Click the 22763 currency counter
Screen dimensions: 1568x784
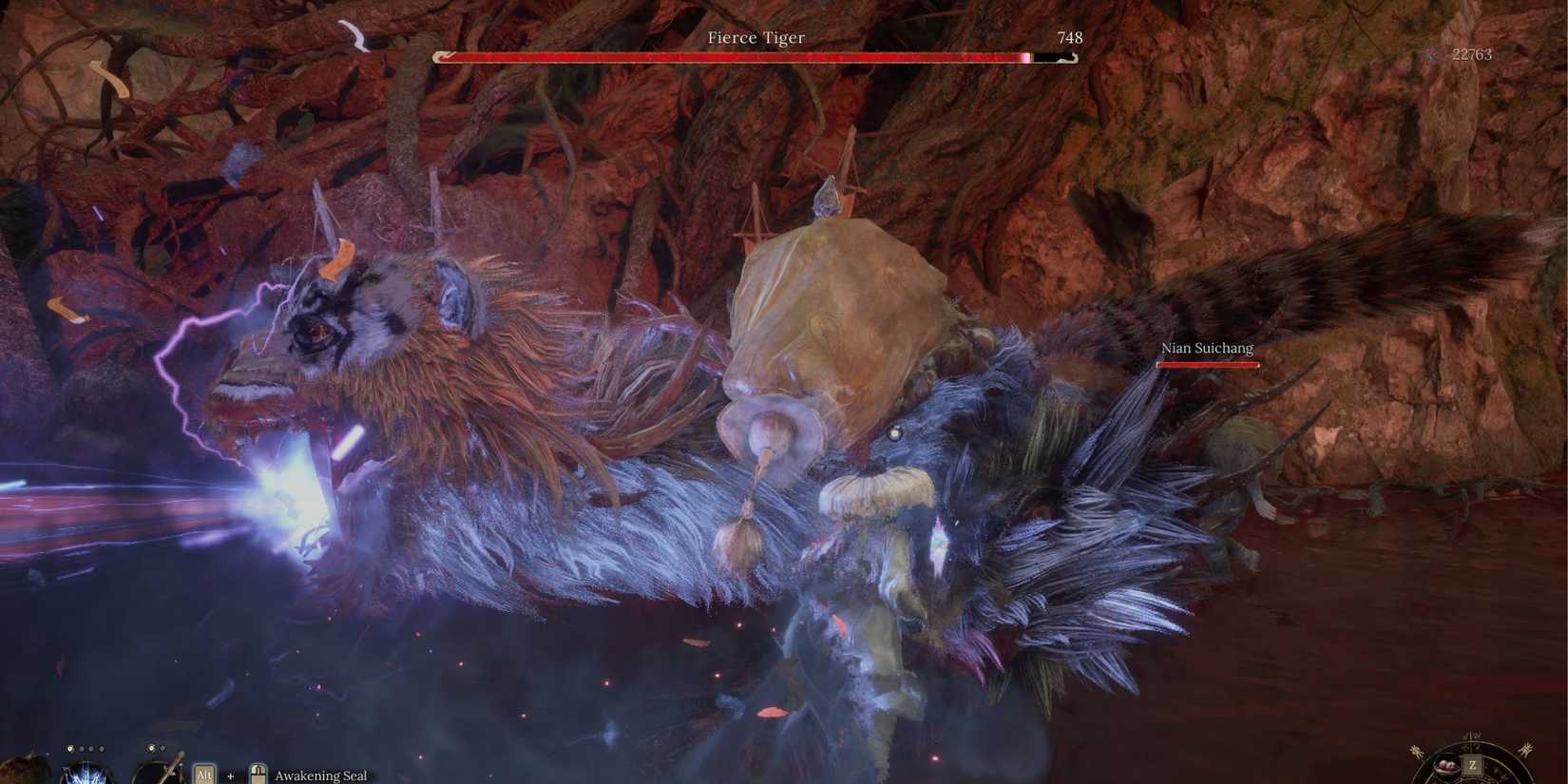1473,54
